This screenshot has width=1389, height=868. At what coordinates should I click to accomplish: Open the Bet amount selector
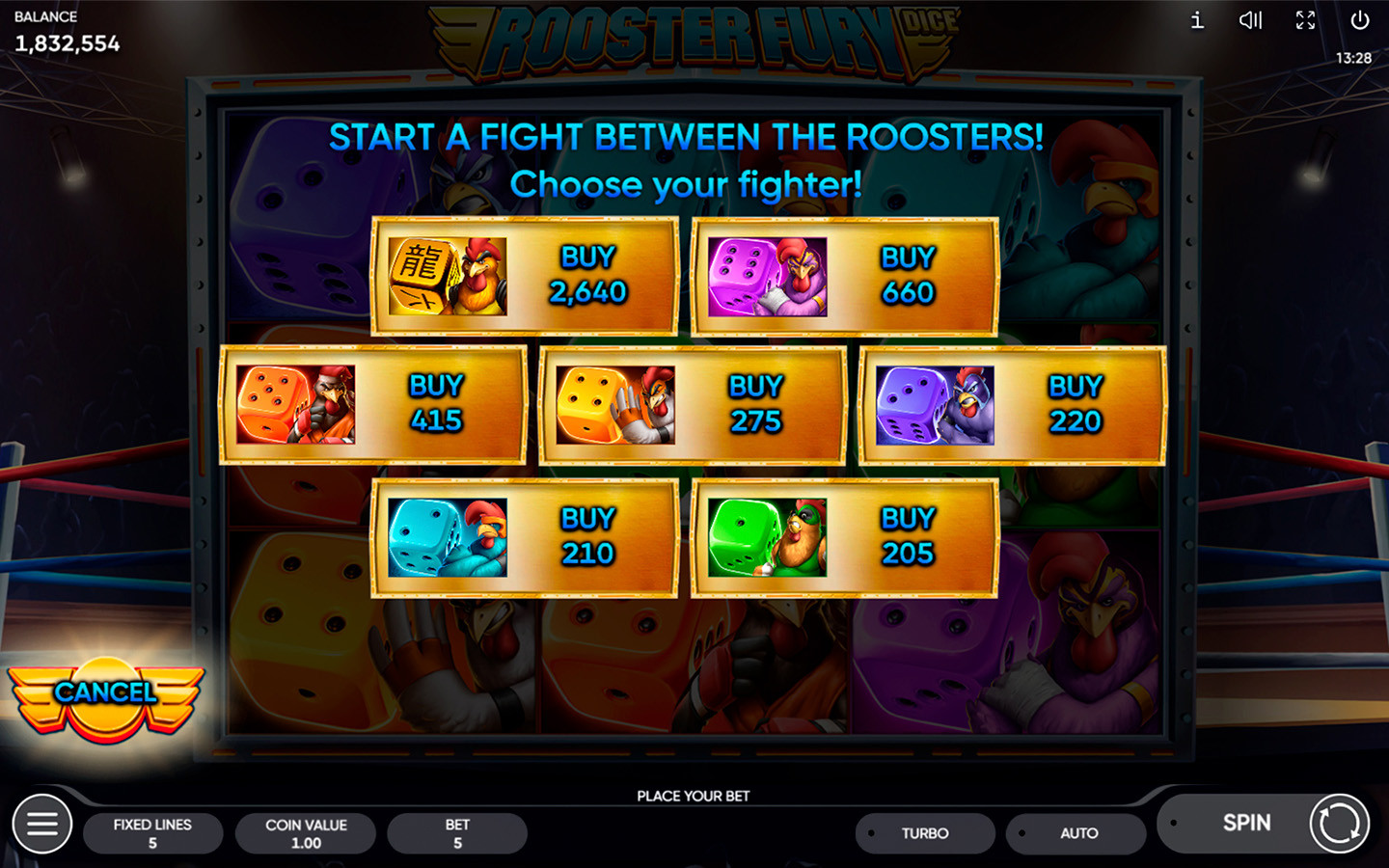[457, 833]
